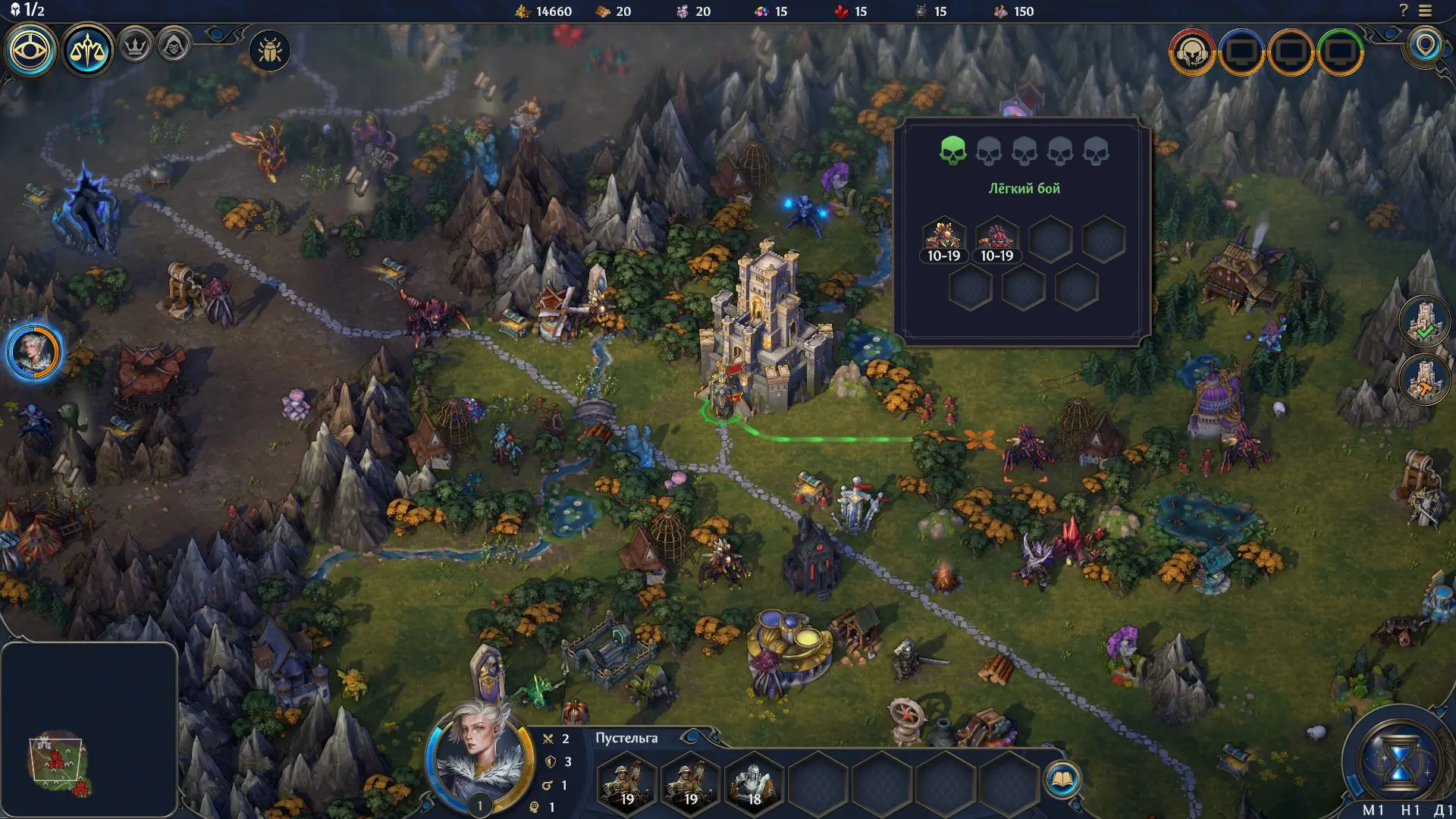Click the scarab beetle button

269,52
